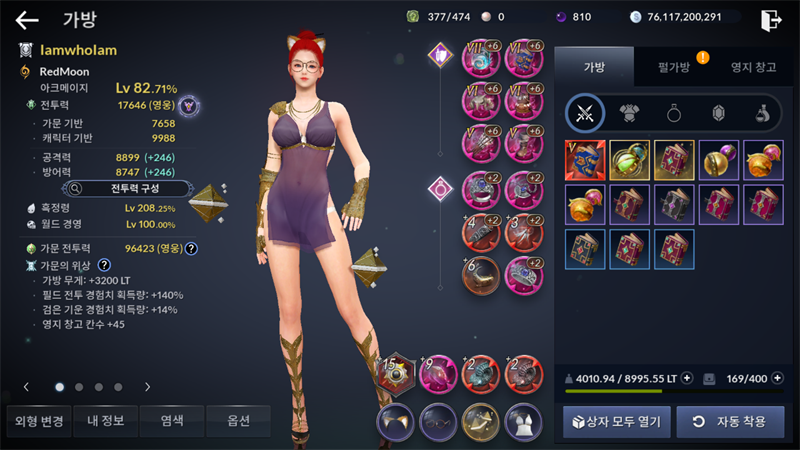Select the cat ears costume slot
800x450 pixels.
pos(395,422)
